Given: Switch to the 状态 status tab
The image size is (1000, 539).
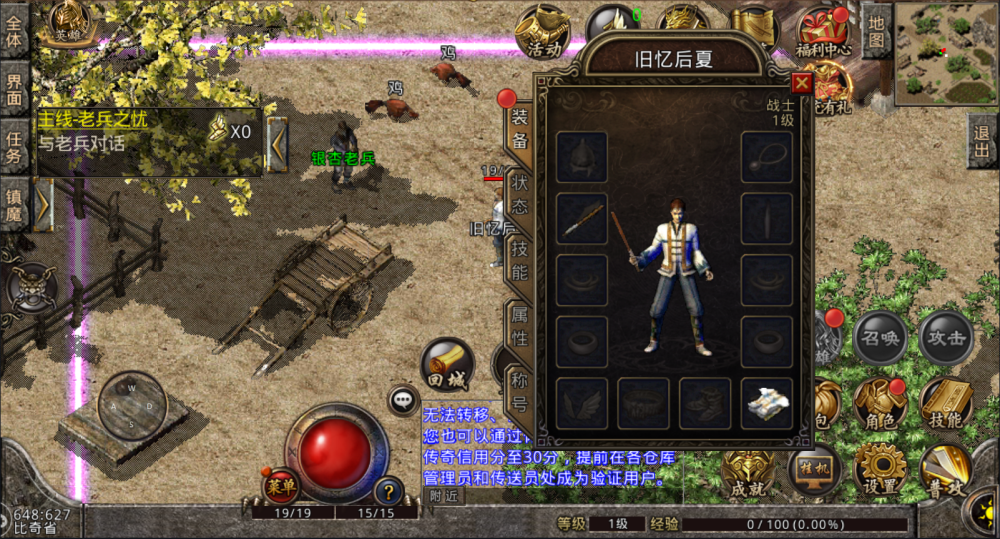Looking at the screenshot, I should click(x=520, y=194).
